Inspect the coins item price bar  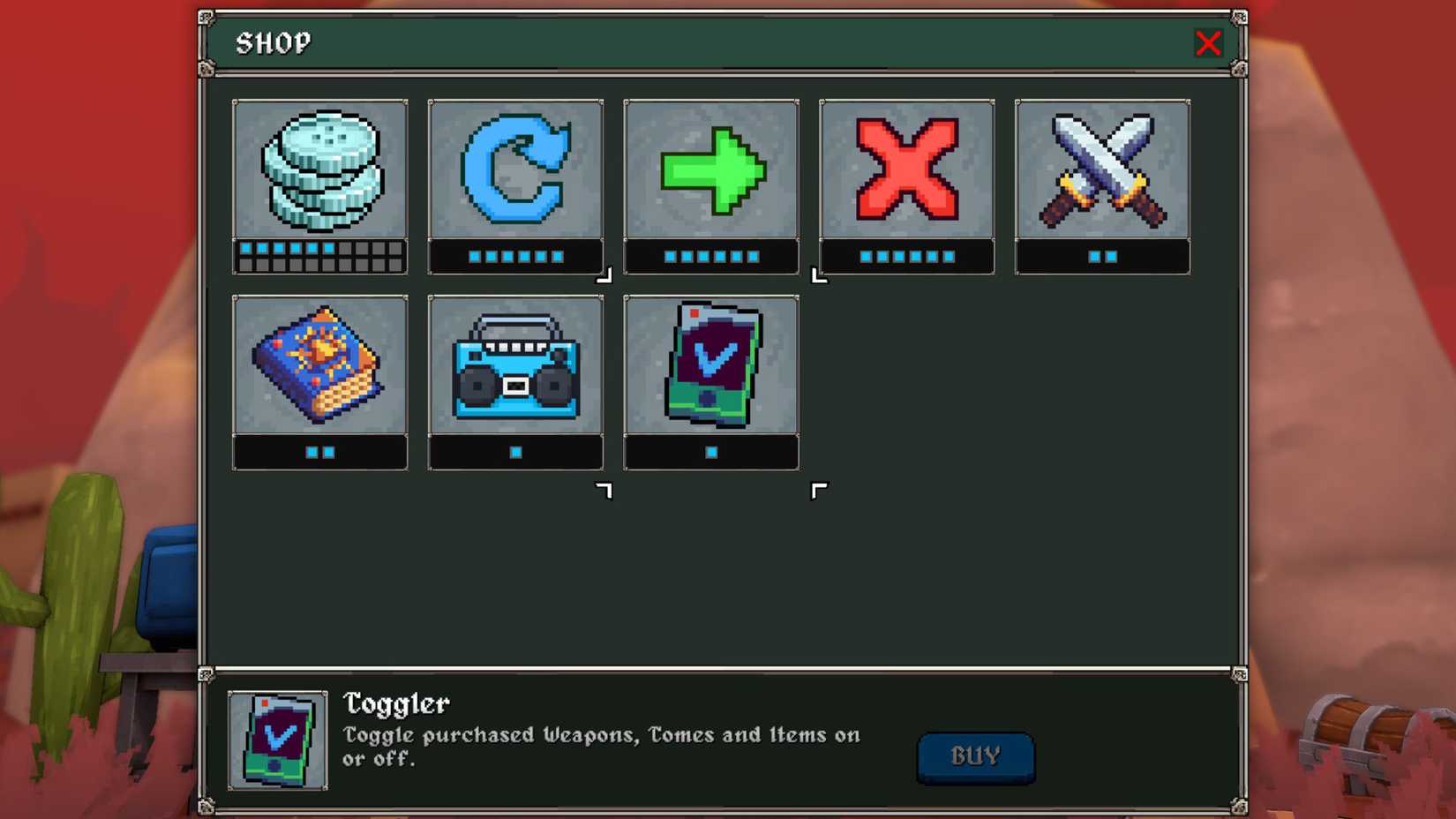click(x=319, y=257)
